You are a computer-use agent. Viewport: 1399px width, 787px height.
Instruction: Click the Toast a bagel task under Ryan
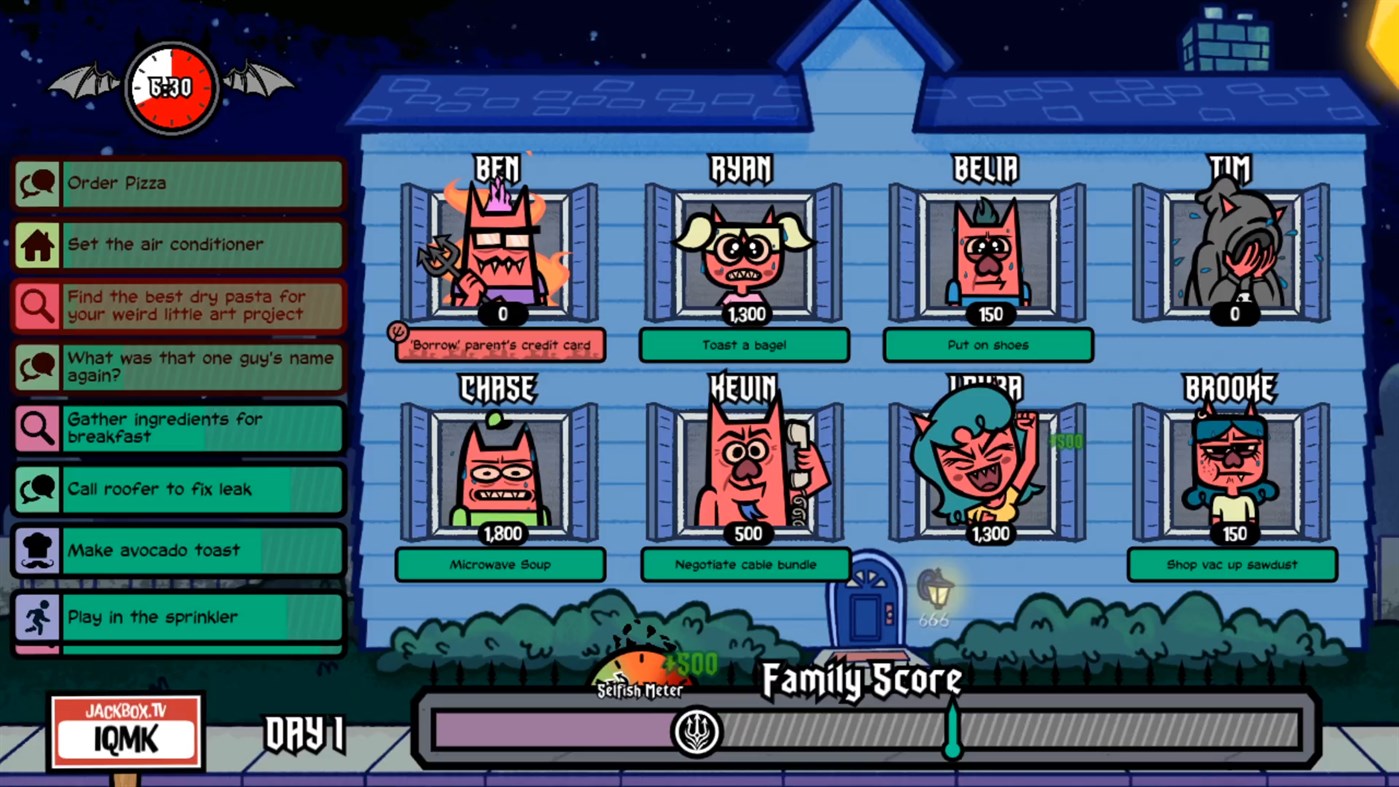tap(744, 345)
